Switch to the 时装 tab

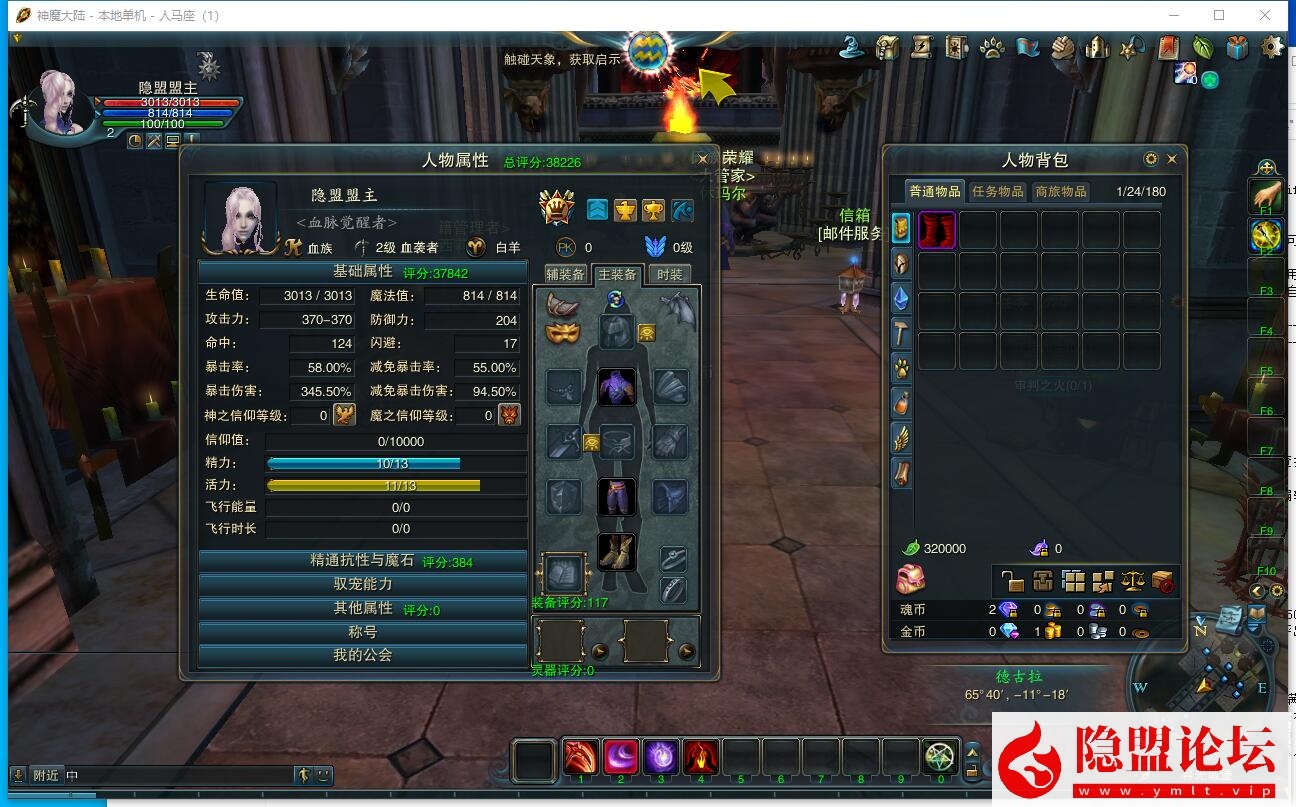669,275
